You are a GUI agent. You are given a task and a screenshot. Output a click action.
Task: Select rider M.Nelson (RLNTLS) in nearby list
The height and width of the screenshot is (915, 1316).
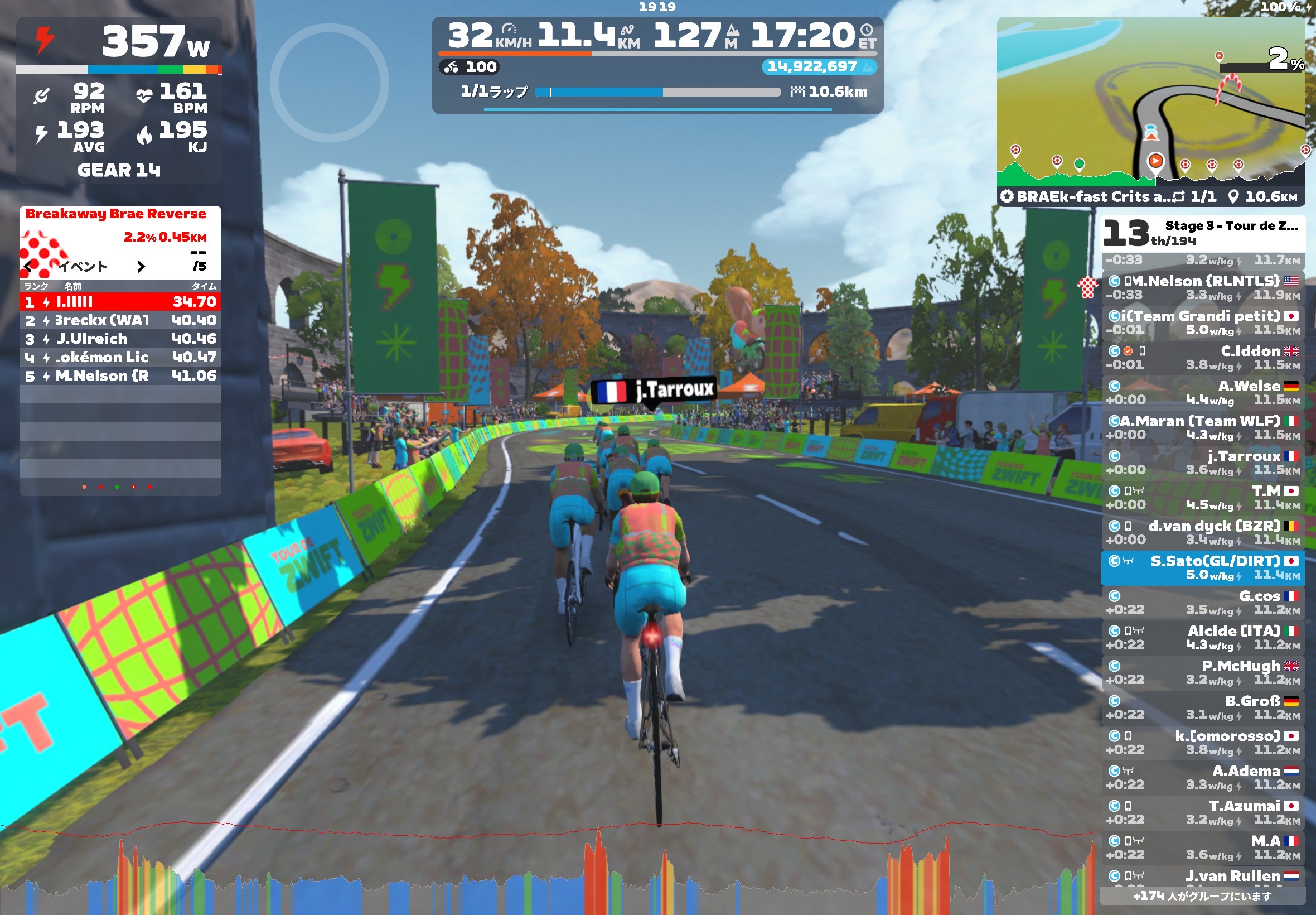point(1203,287)
